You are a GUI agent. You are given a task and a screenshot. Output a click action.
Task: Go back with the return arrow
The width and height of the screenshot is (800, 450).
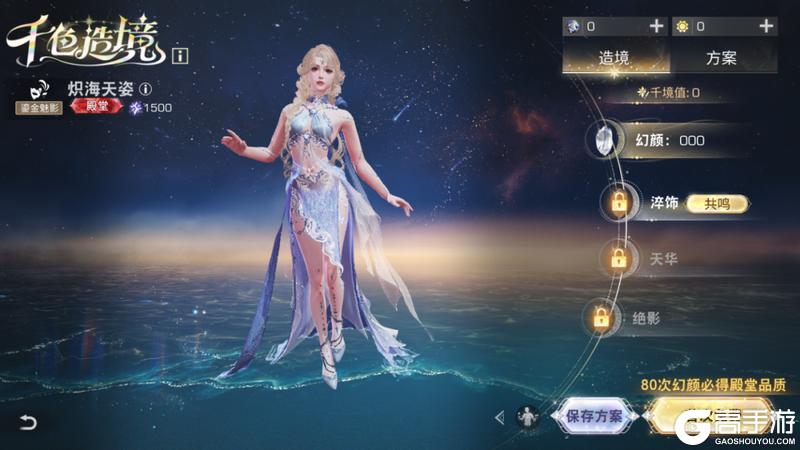[28, 422]
